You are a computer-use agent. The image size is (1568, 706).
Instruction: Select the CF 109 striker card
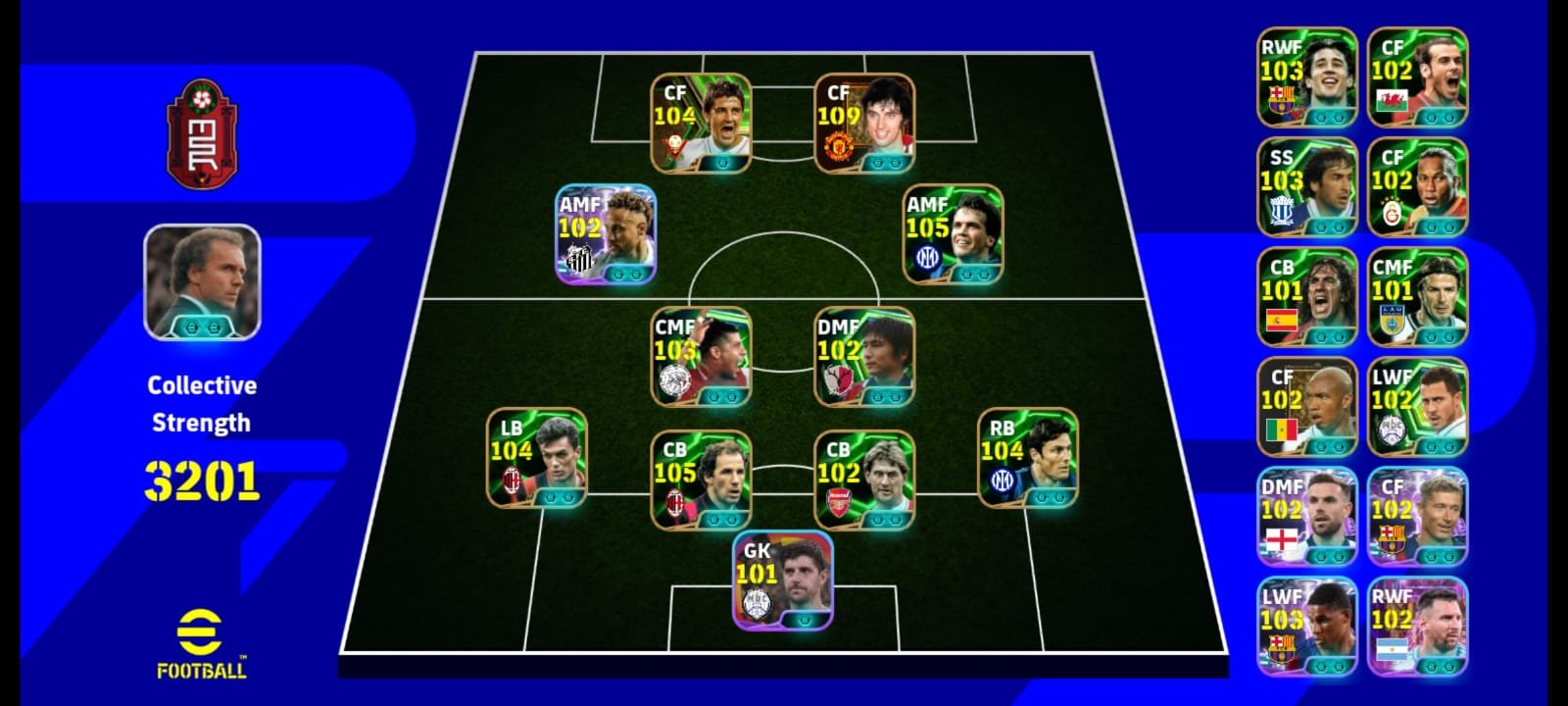tap(864, 124)
